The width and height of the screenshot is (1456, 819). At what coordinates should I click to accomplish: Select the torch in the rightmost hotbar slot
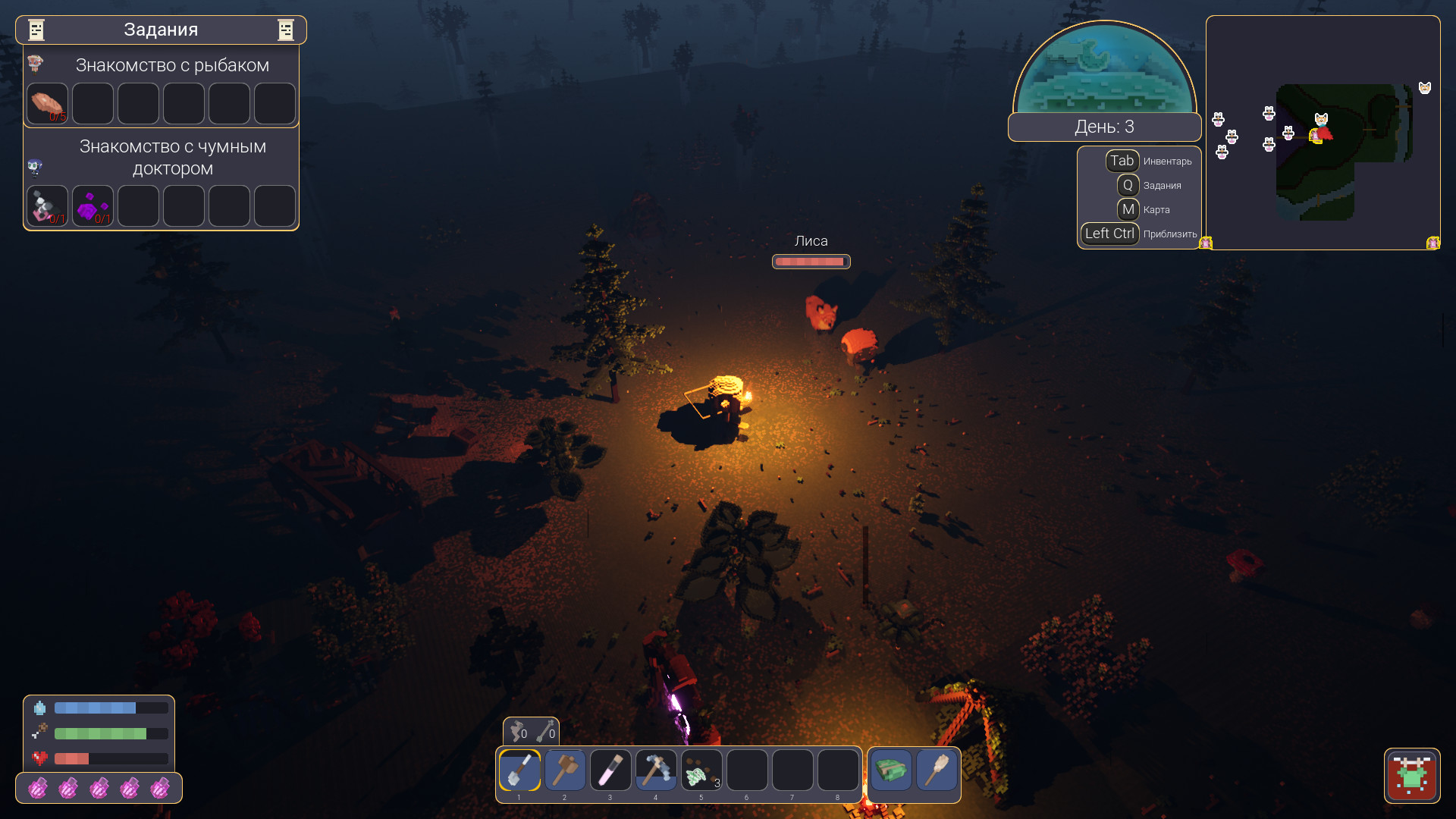coord(937,770)
